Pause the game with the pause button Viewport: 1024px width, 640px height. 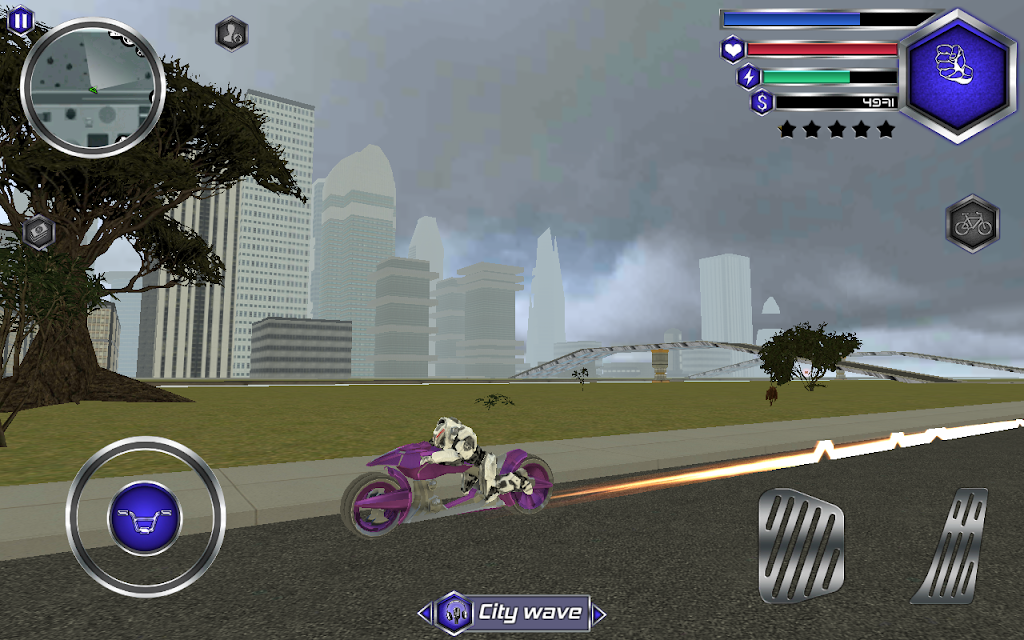[x=20, y=19]
